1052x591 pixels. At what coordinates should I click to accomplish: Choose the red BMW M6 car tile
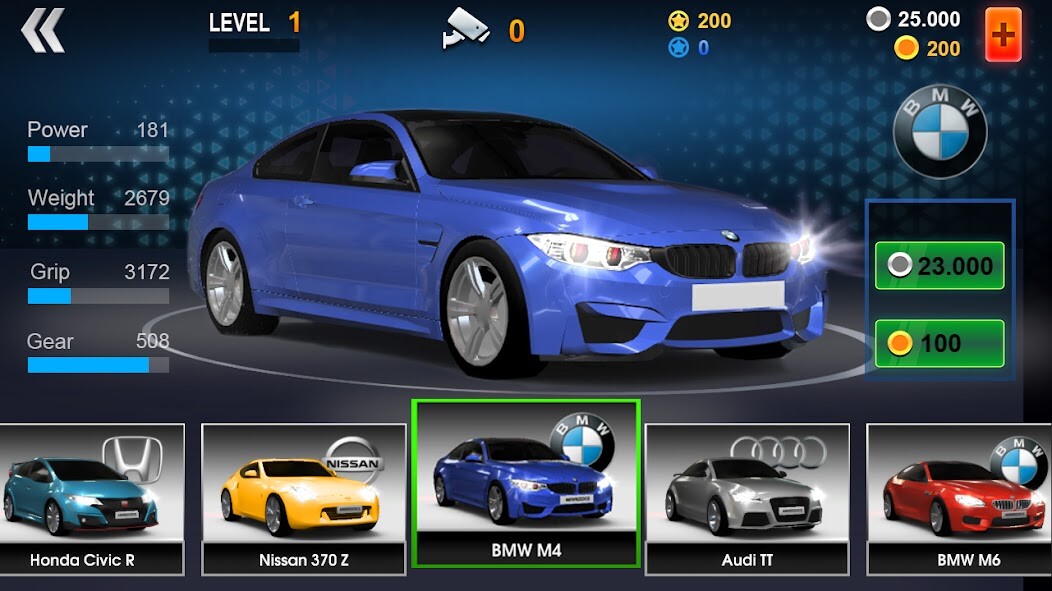pos(960,498)
